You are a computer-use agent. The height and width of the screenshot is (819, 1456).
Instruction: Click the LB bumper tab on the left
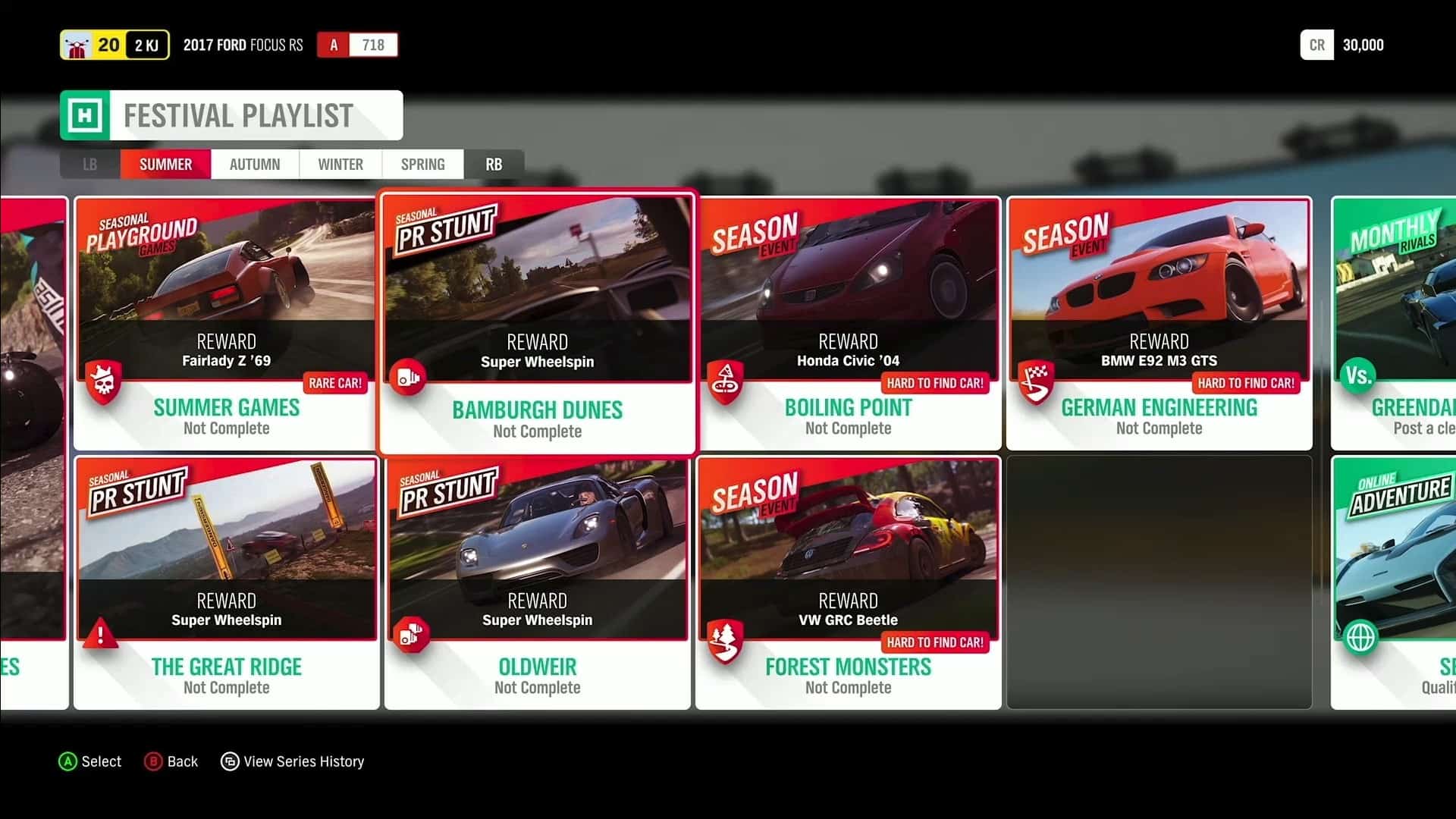tap(89, 164)
